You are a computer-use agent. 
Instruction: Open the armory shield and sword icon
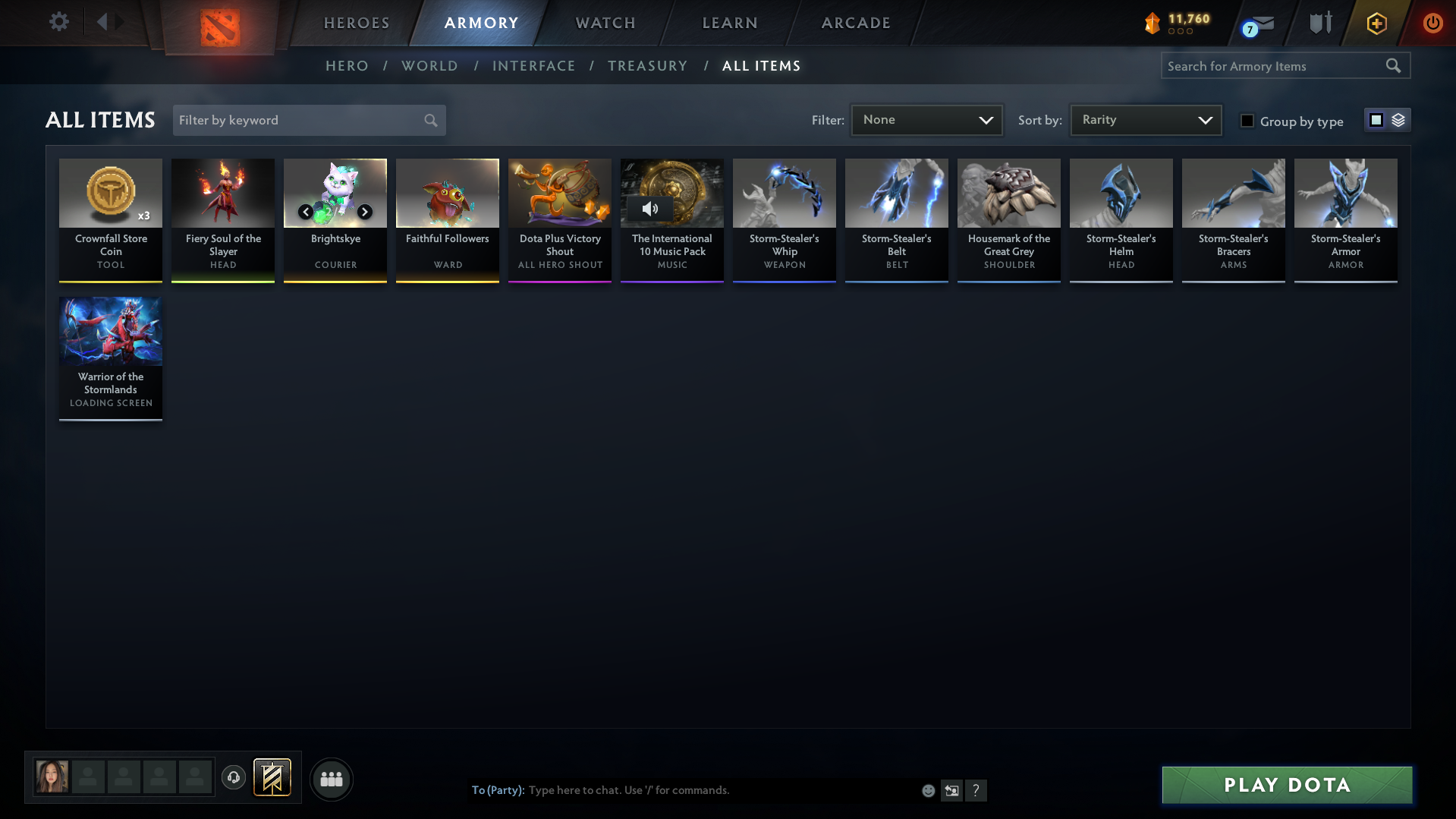pos(1319,23)
